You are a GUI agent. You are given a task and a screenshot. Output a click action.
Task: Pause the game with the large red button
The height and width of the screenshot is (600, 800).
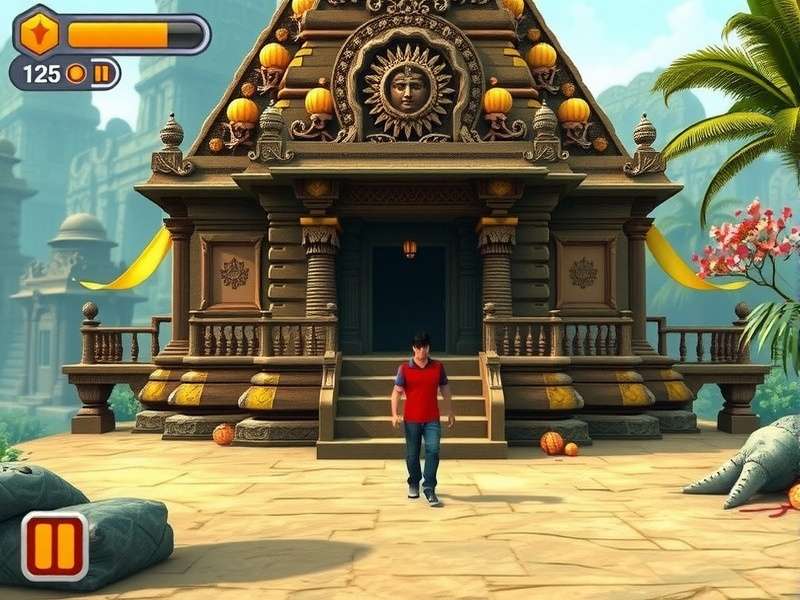point(55,546)
